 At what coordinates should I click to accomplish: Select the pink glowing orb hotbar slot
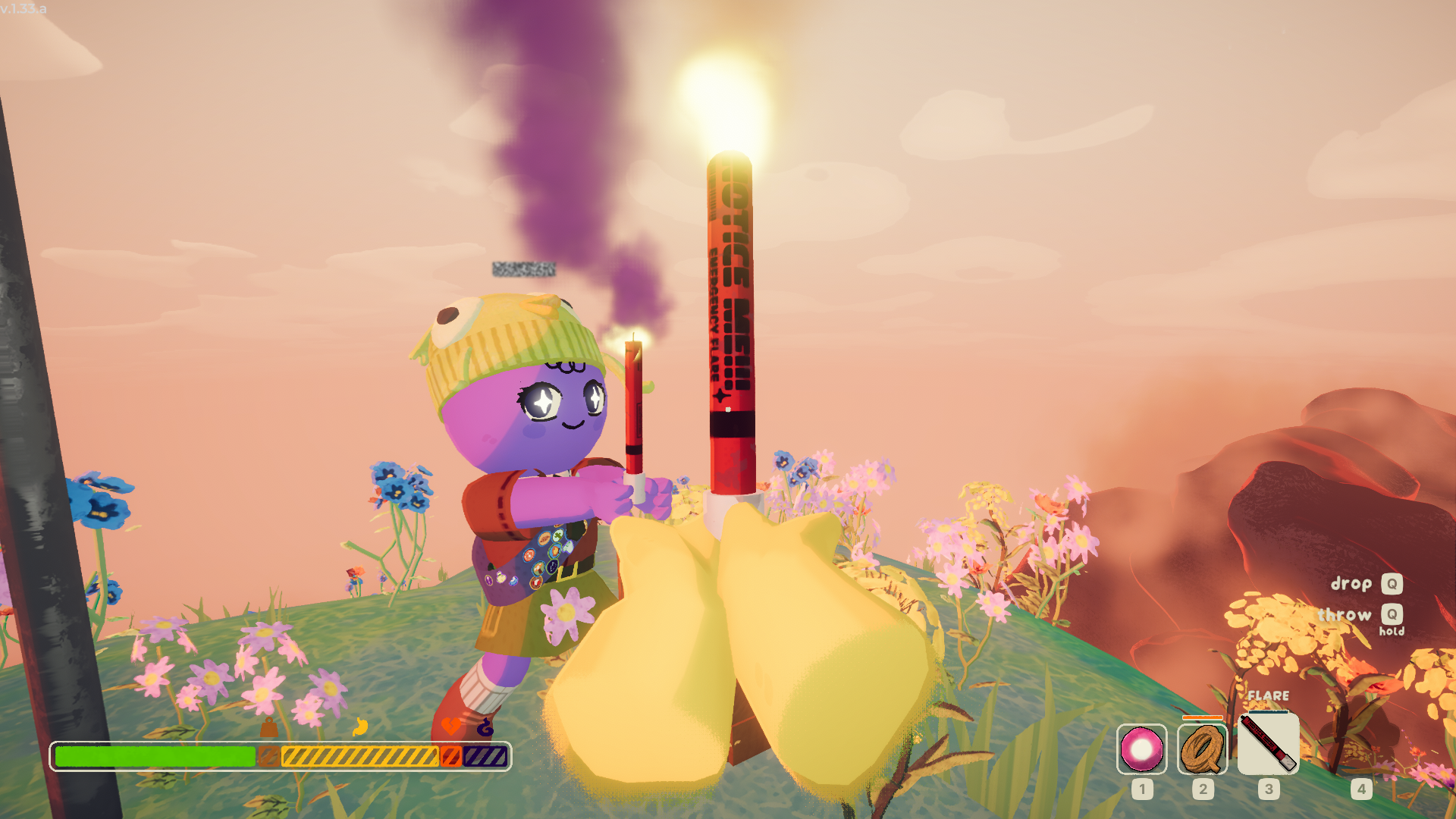pos(1141,749)
